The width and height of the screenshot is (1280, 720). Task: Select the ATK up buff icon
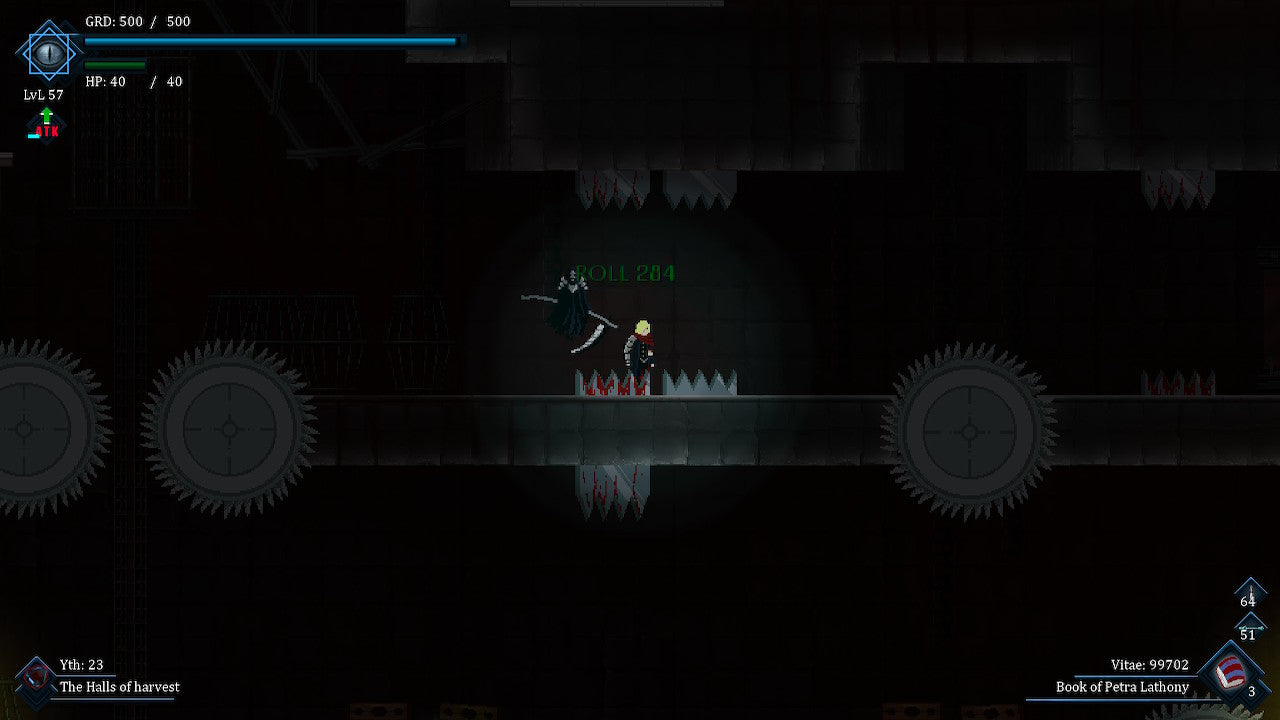coord(46,125)
